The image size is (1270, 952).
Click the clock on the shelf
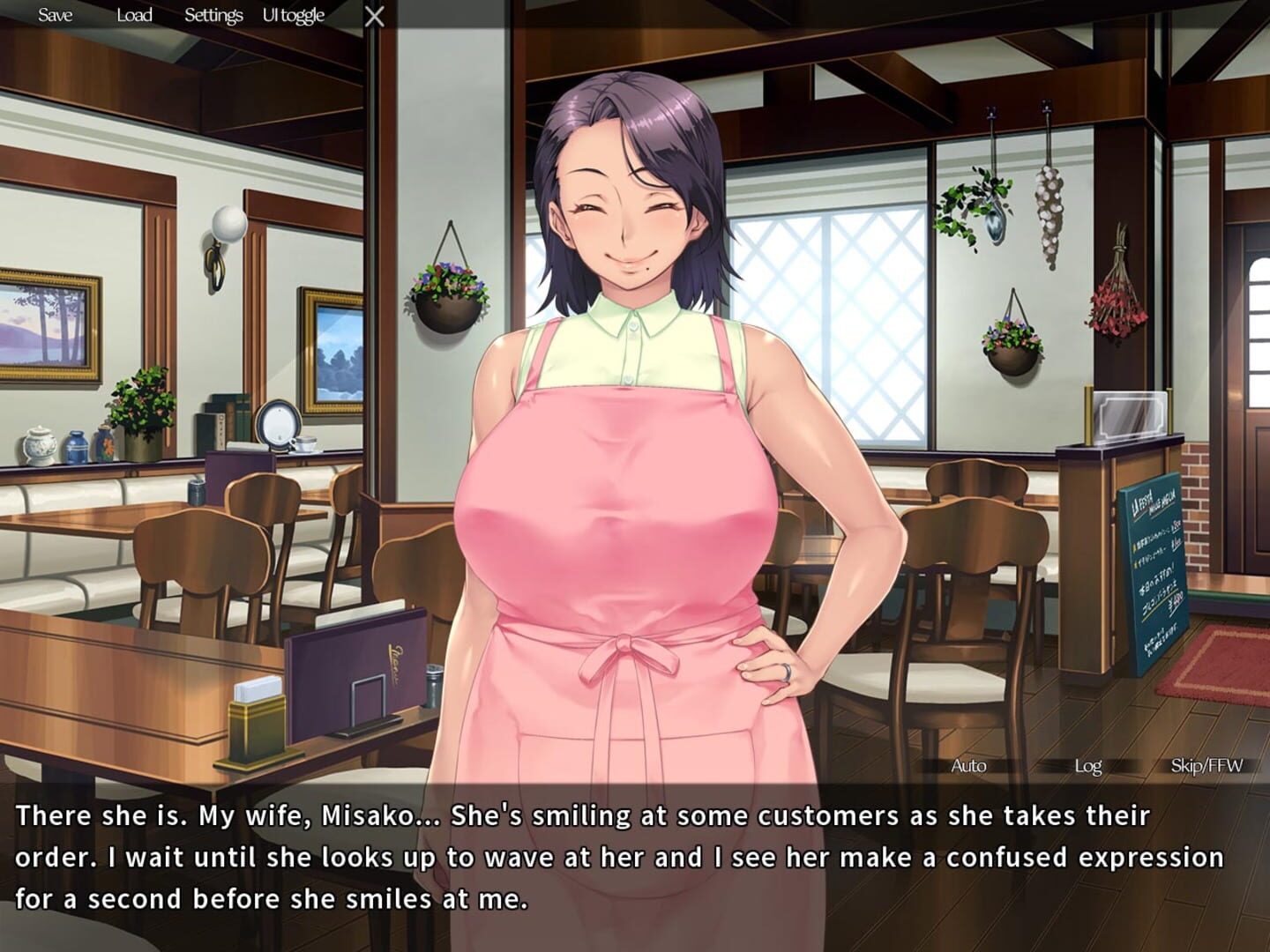[x=280, y=423]
